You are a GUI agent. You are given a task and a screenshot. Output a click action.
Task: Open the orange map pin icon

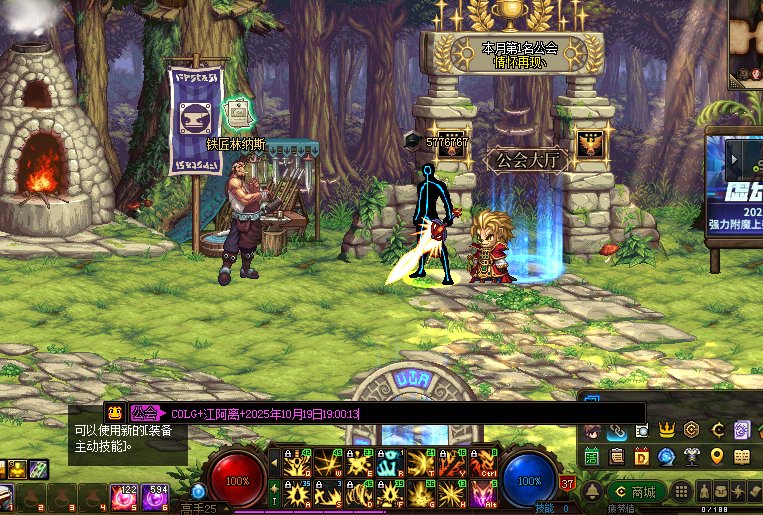[716, 457]
